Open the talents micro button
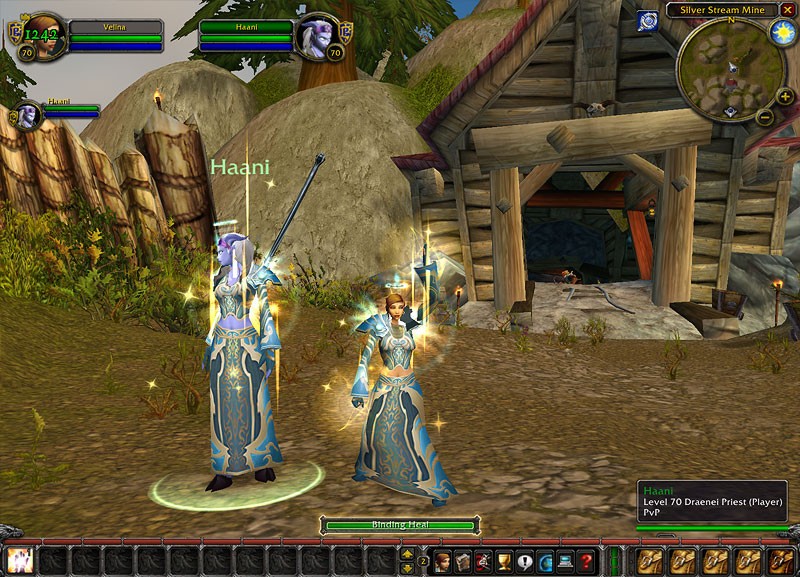 (484, 561)
